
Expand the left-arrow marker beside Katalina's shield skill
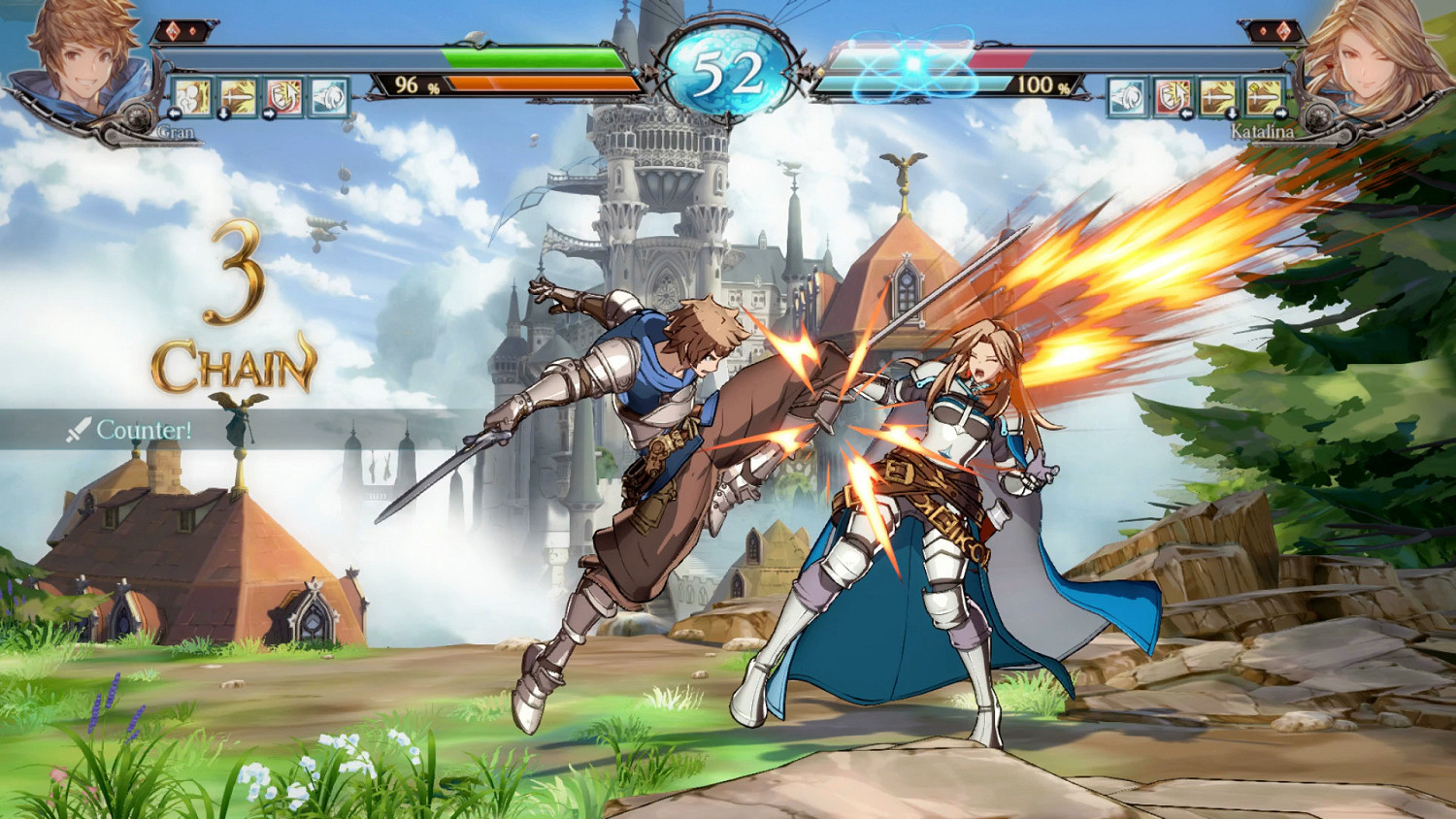[x=1187, y=114]
